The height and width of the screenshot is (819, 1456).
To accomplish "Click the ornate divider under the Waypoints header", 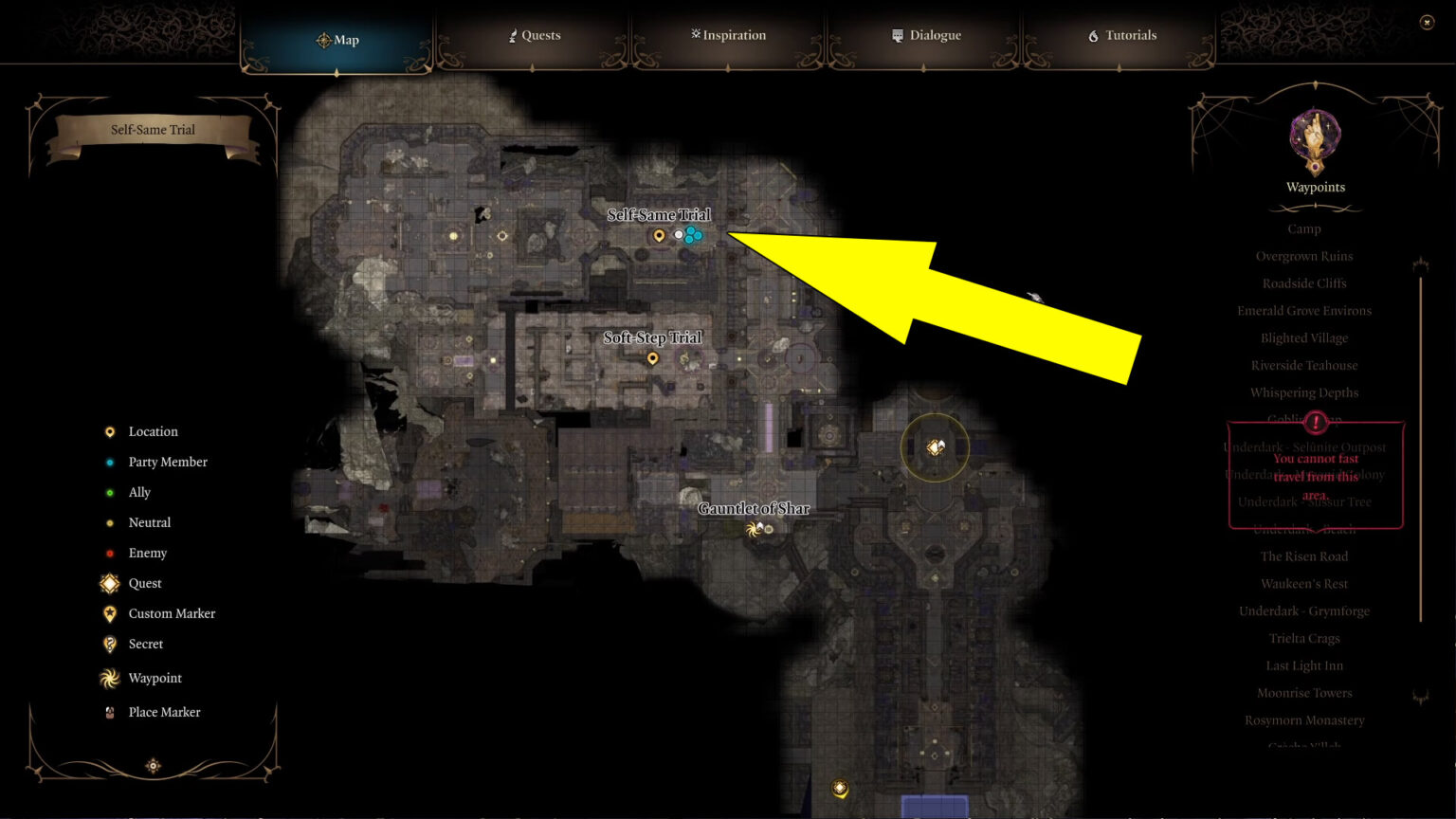I will 1314,207.
